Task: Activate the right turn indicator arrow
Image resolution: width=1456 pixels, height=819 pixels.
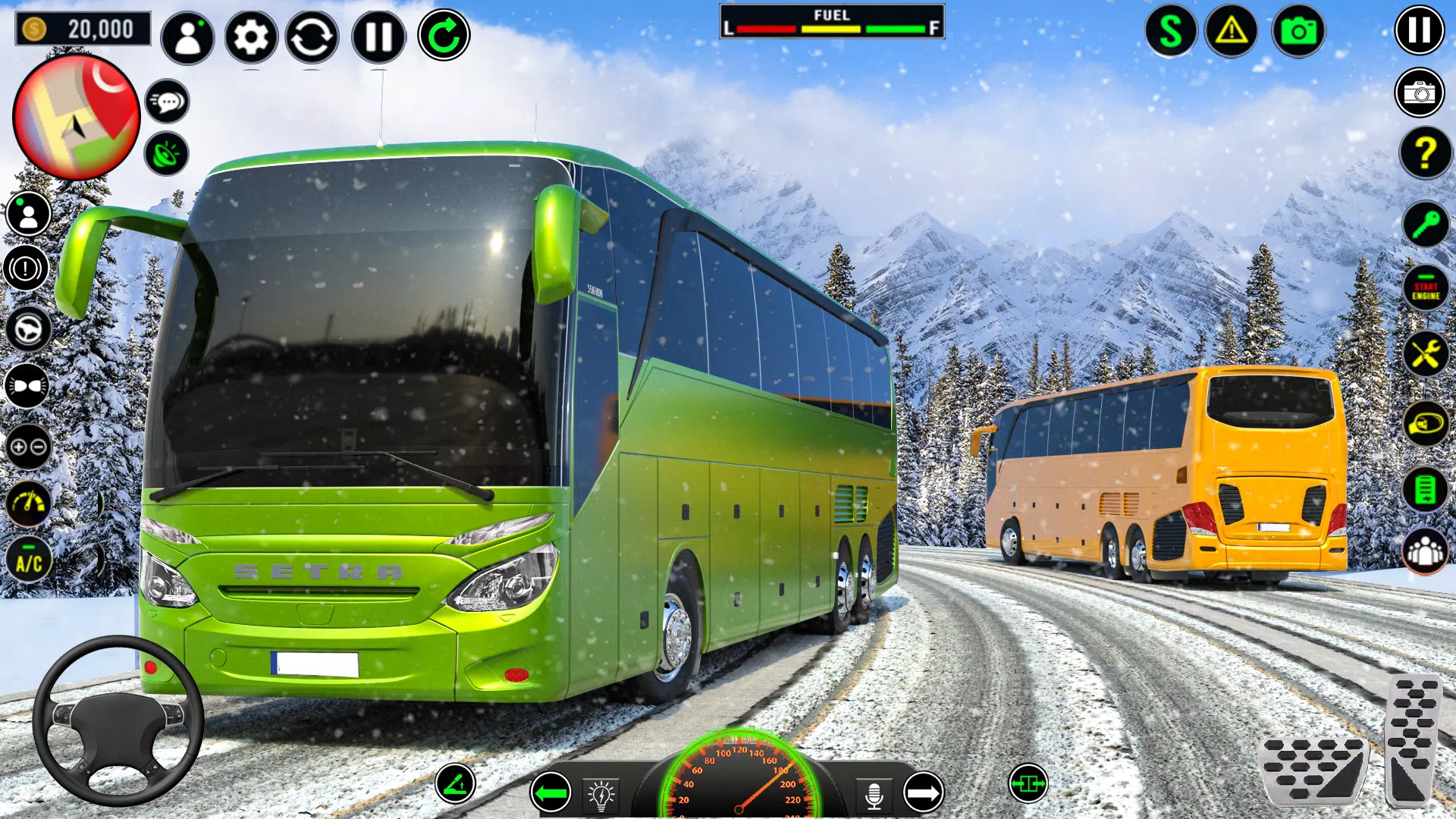Action: (923, 793)
